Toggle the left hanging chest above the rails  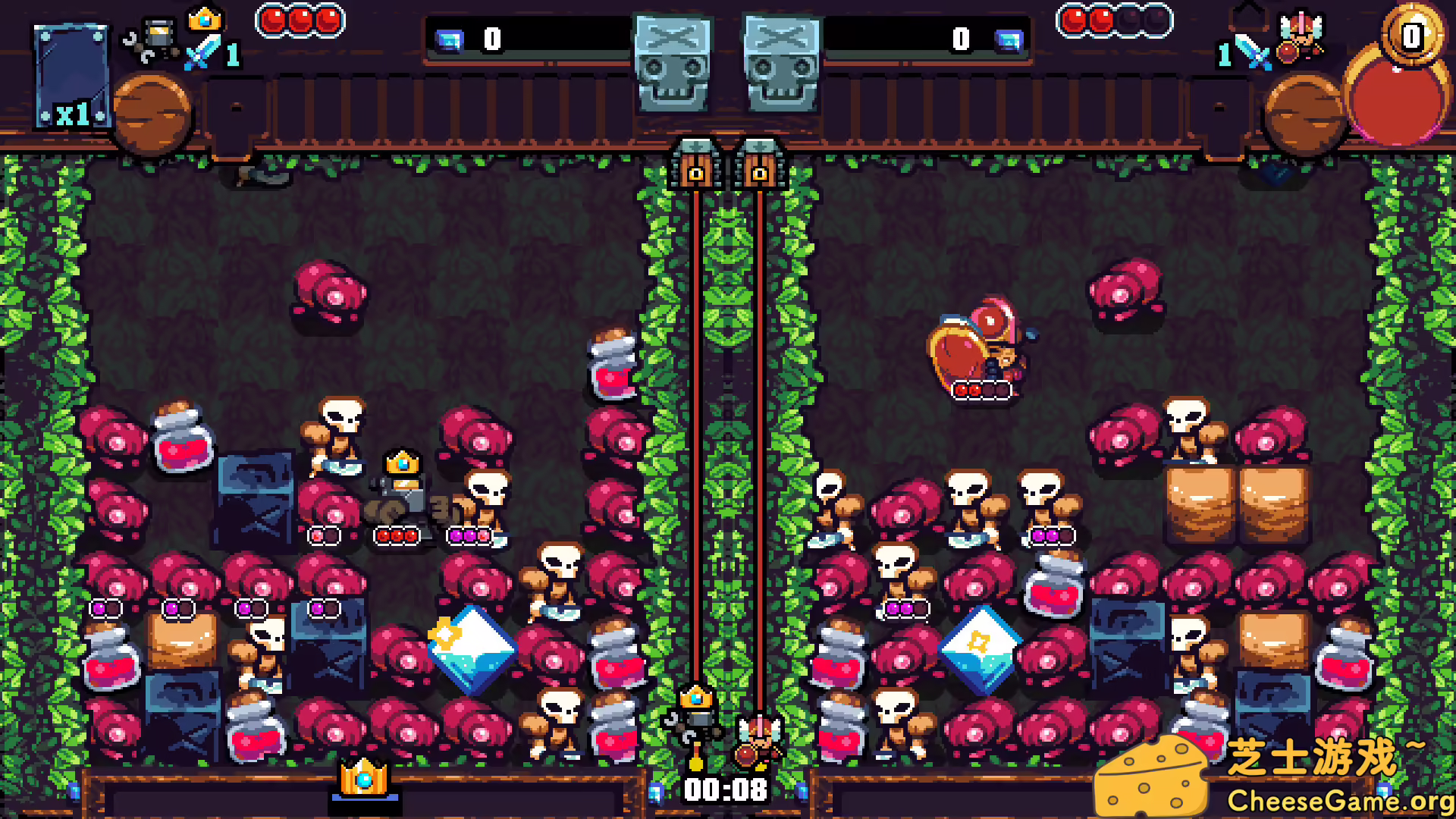click(696, 165)
